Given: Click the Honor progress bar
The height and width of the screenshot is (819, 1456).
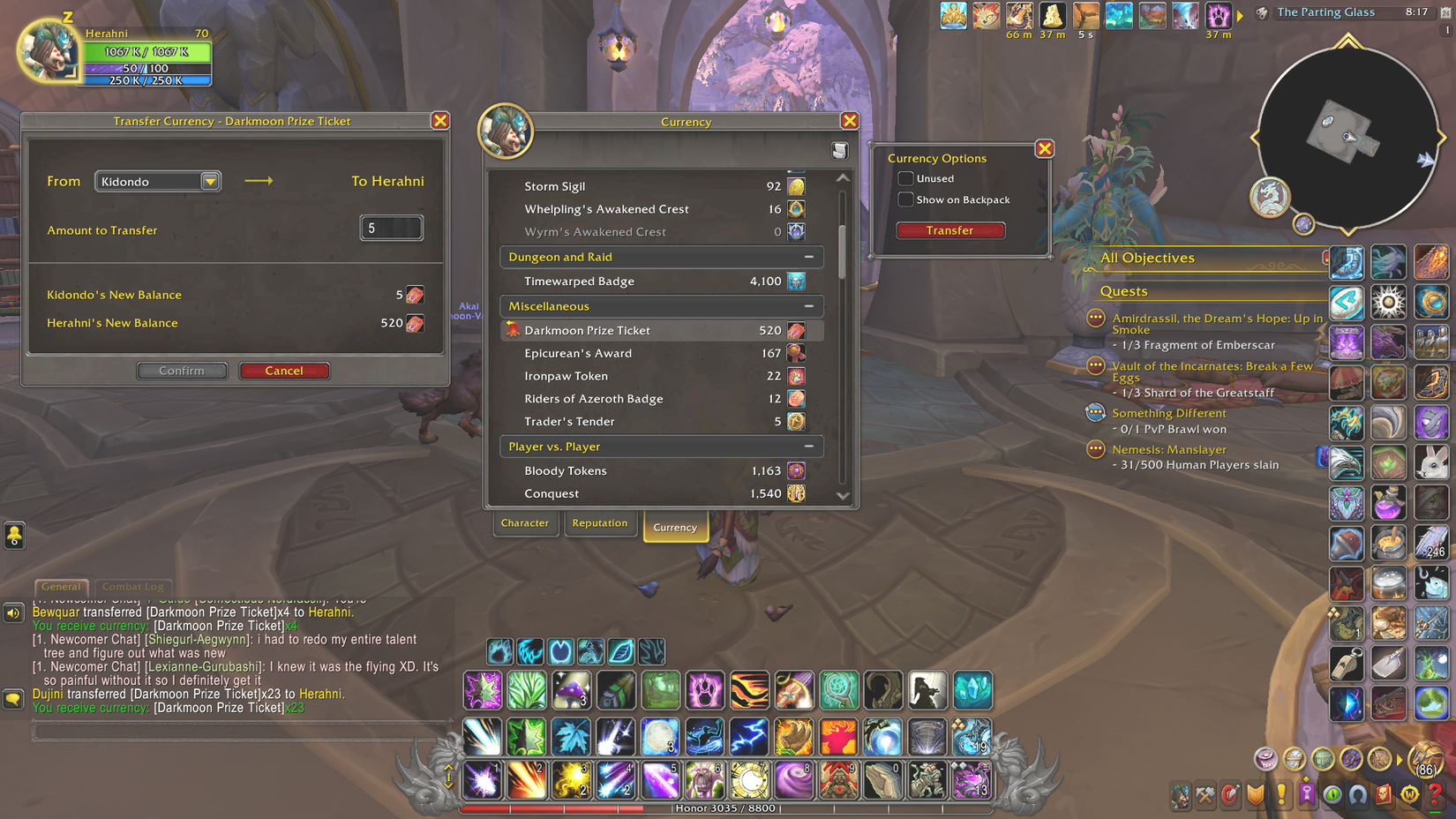Looking at the screenshot, I should tap(726, 808).
